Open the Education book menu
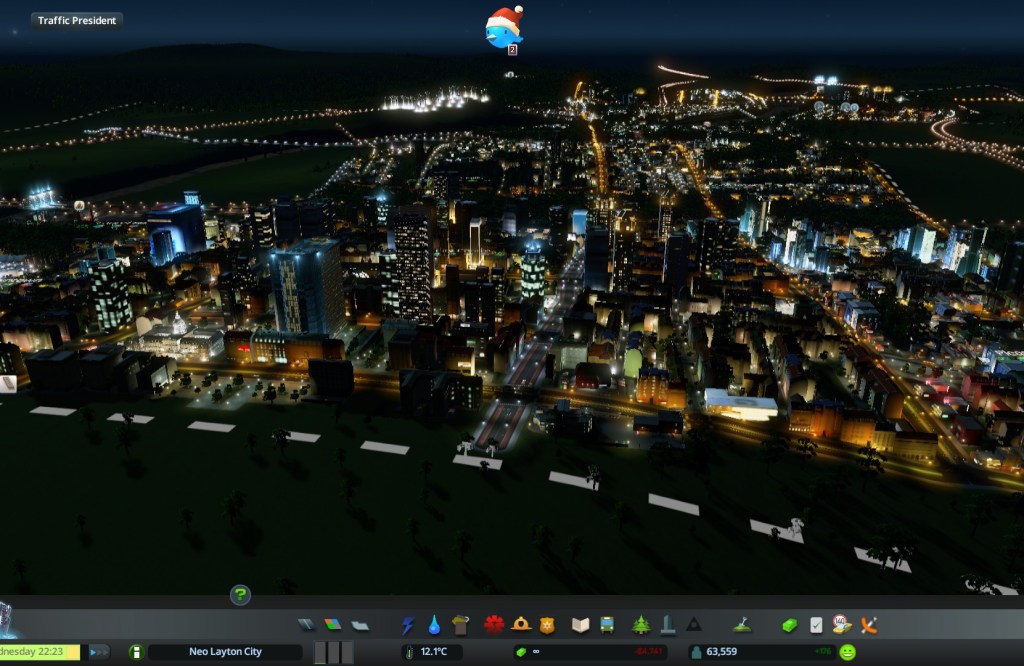The image size is (1024, 666). tap(580, 625)
